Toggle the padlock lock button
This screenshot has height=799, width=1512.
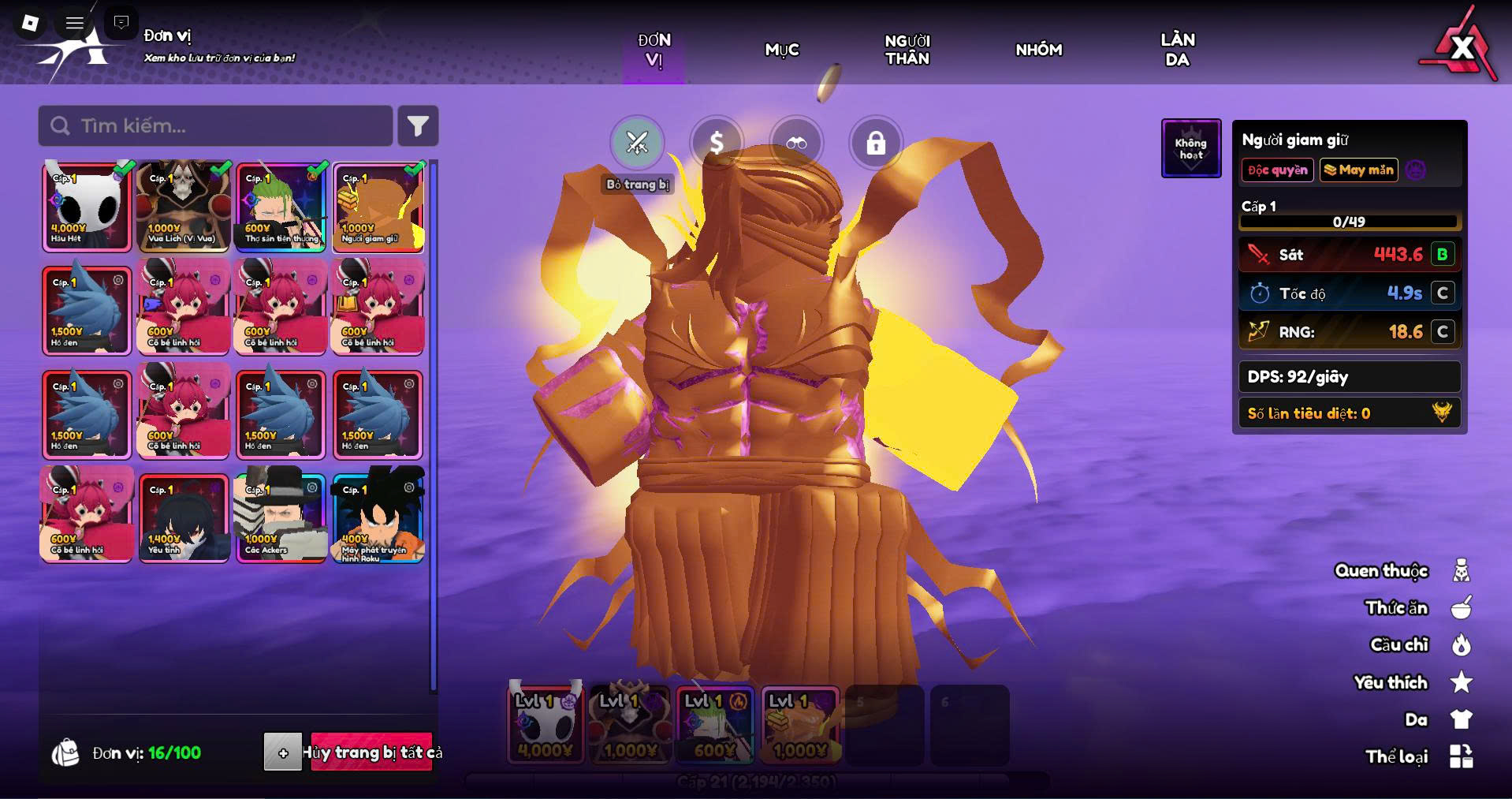pyautogui.click(x=876, y=144)
